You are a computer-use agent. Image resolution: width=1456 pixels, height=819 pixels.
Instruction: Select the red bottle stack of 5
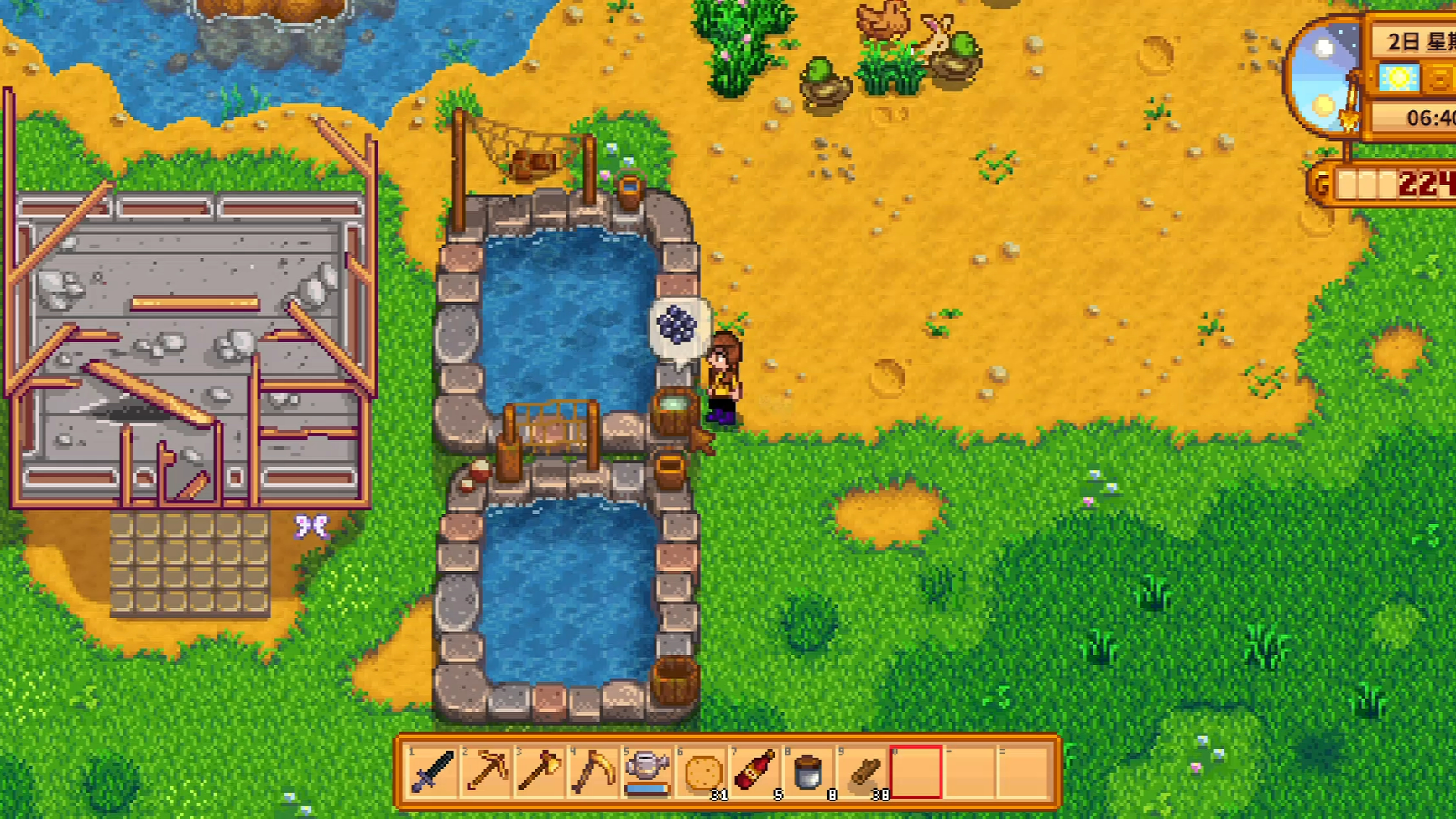coord(755,771)
